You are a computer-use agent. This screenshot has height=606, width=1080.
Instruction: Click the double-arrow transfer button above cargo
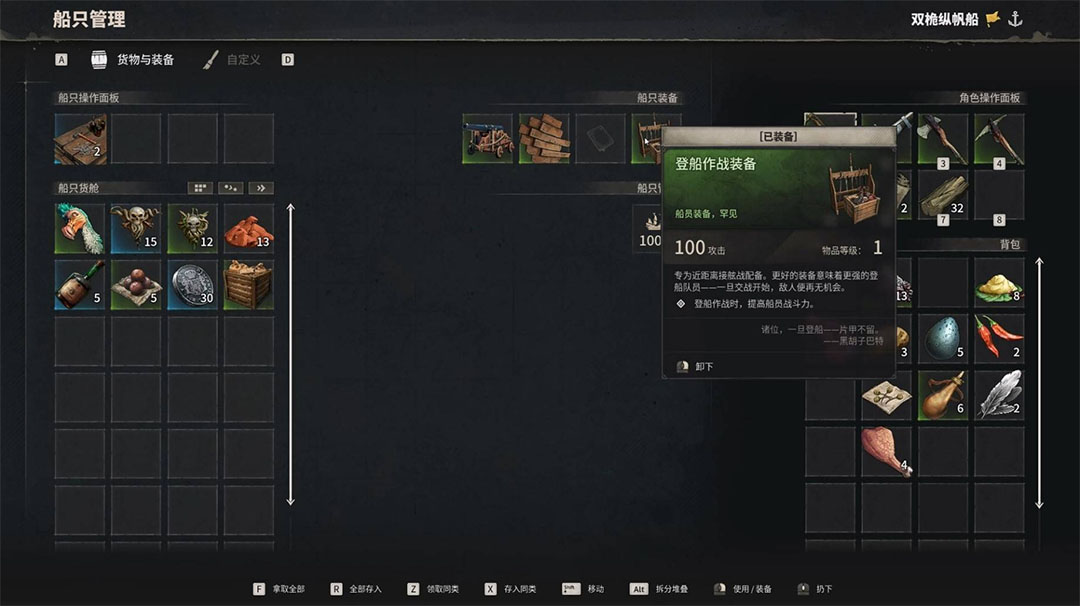point(261,188)
